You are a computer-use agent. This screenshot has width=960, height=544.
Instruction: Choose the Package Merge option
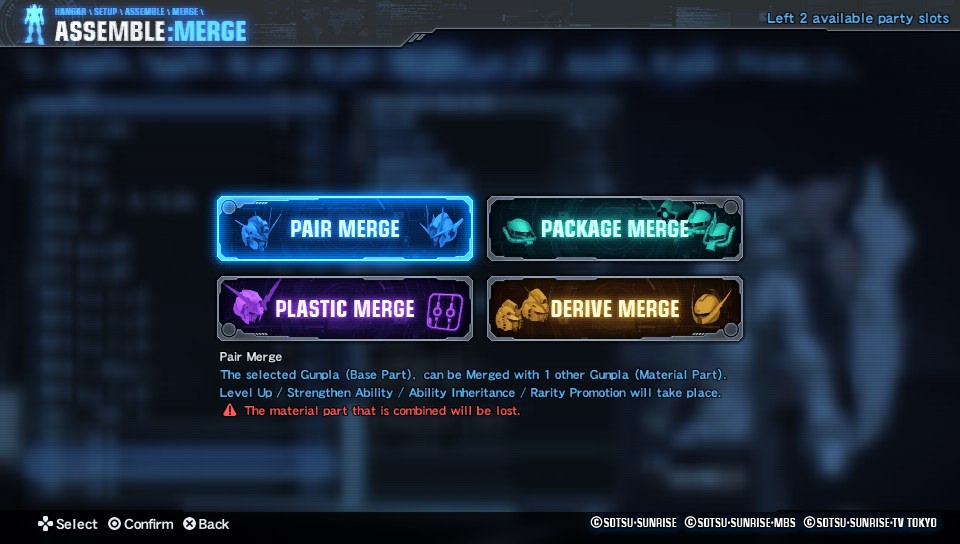[x=614, y=229]
